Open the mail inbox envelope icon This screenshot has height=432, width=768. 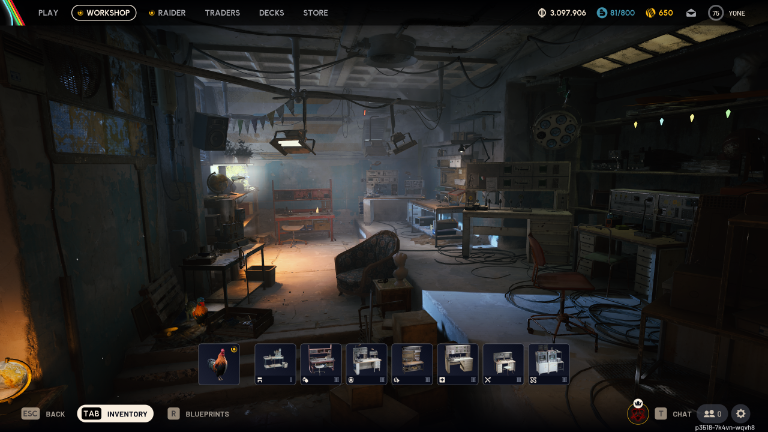(691, 13)
